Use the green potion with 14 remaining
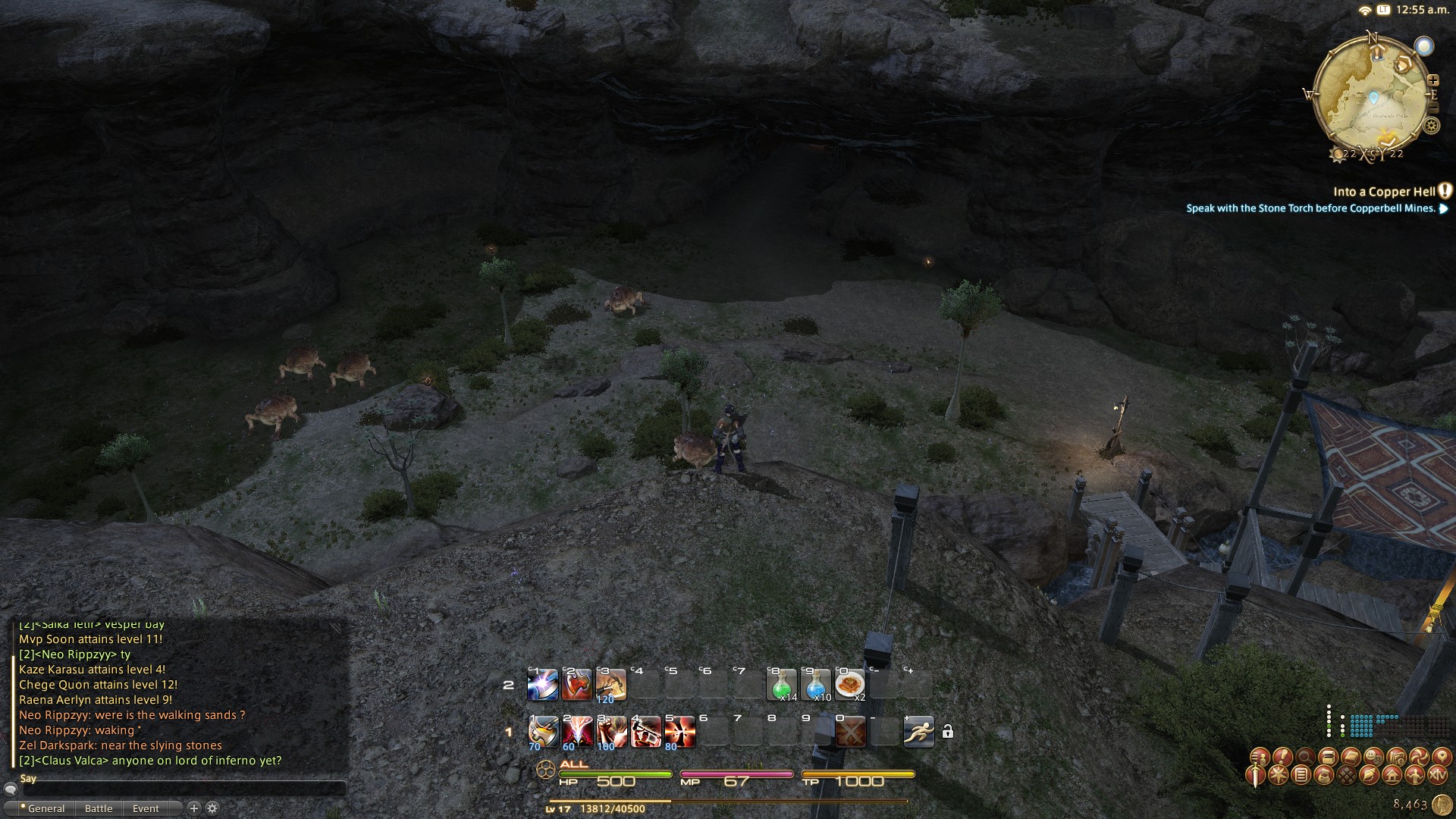 [782, 685]
